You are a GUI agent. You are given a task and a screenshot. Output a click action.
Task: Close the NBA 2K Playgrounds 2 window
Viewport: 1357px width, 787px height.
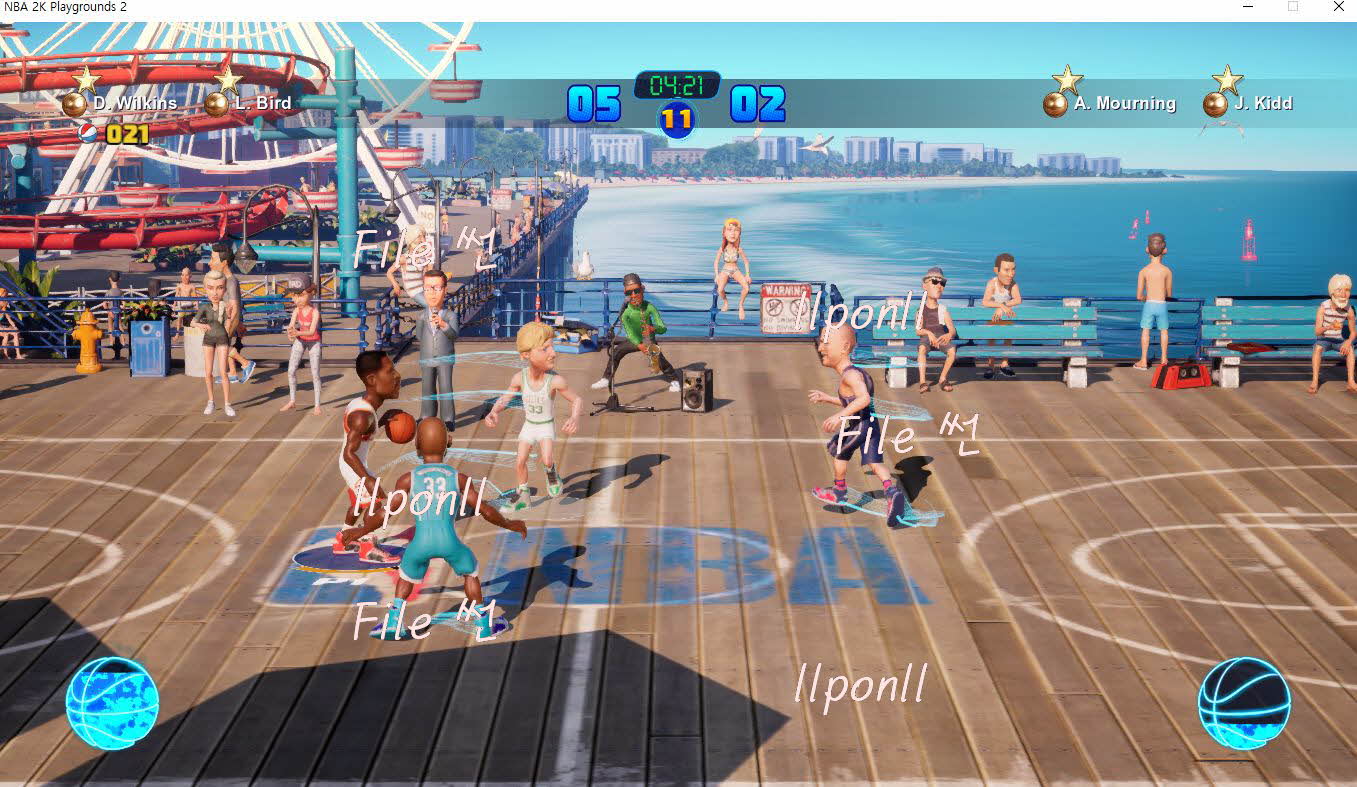[x=1338, y=7]
